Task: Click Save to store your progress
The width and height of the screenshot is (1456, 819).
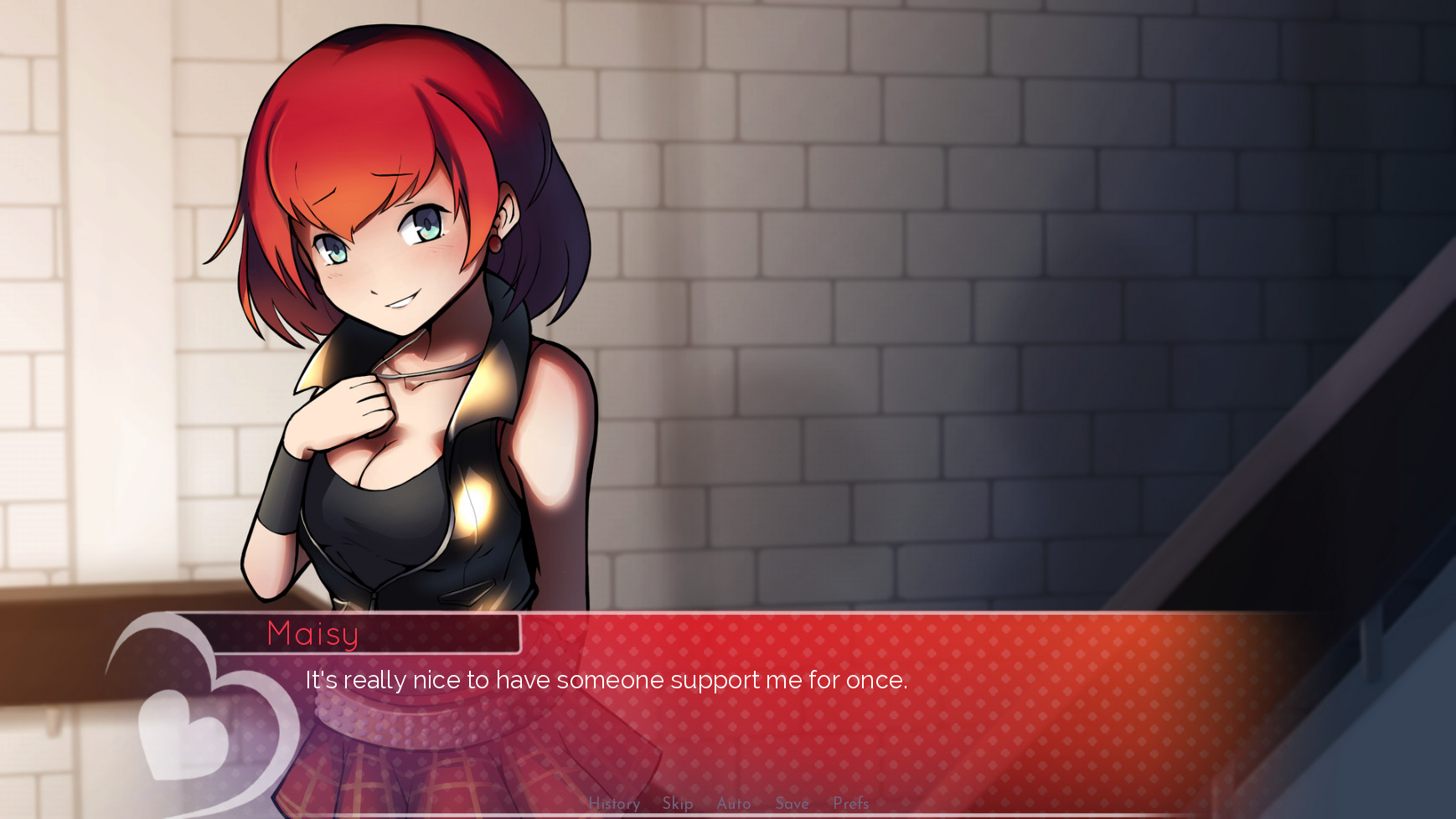Action: pos(791,804)
